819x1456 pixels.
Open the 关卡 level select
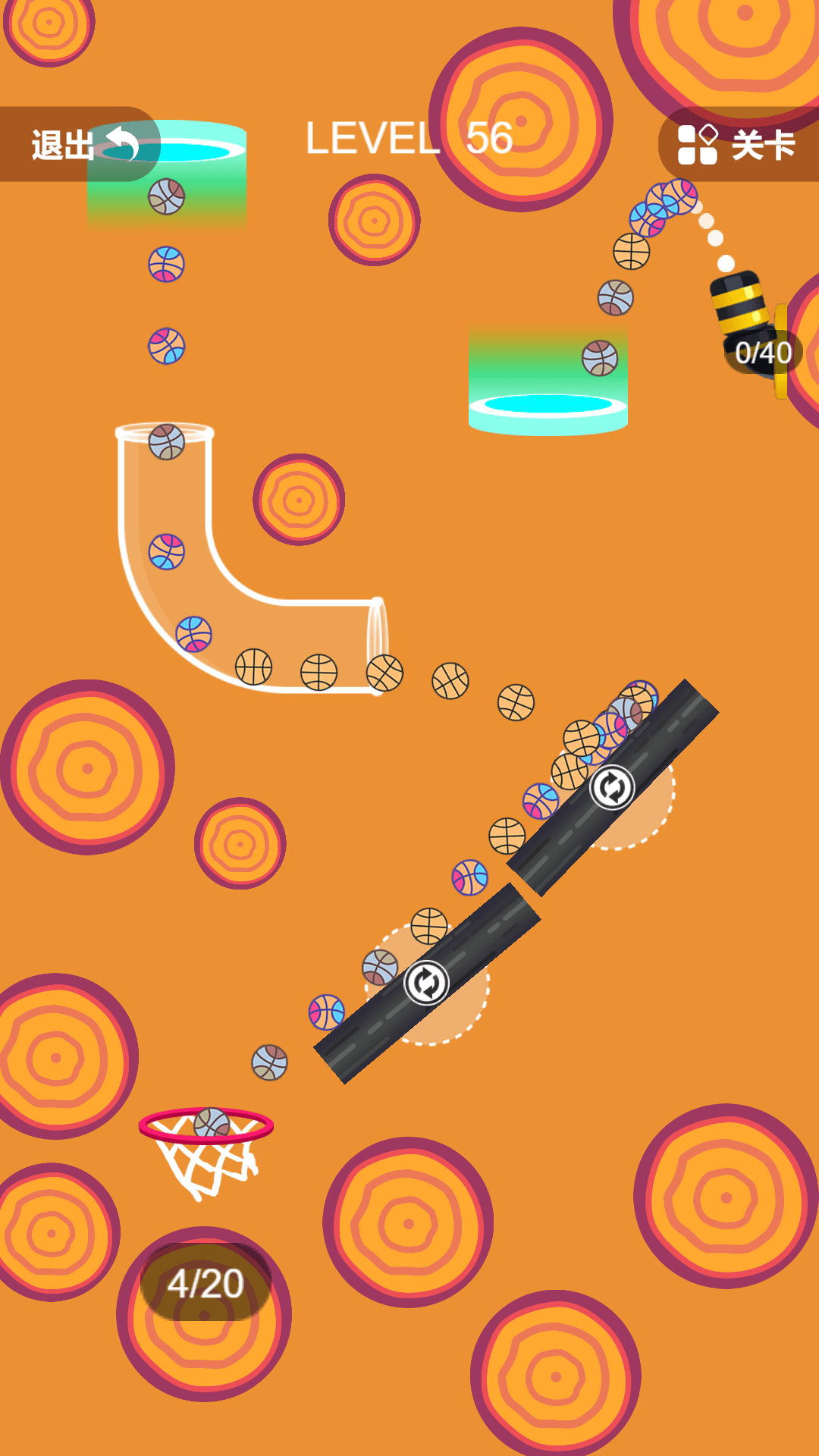(x=737, y=145)
